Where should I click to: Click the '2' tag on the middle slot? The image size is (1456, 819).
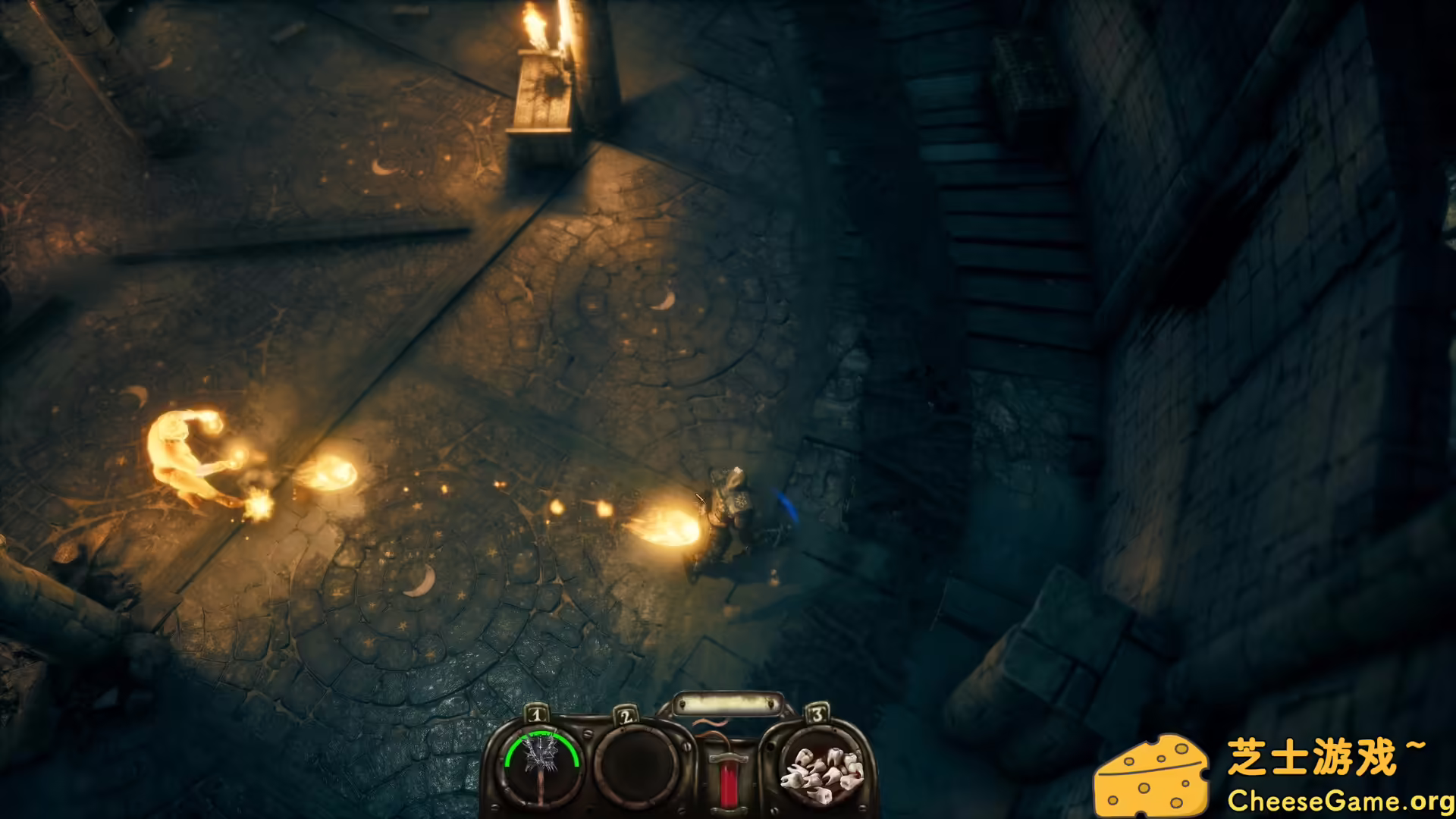click(x=627, y=717)
